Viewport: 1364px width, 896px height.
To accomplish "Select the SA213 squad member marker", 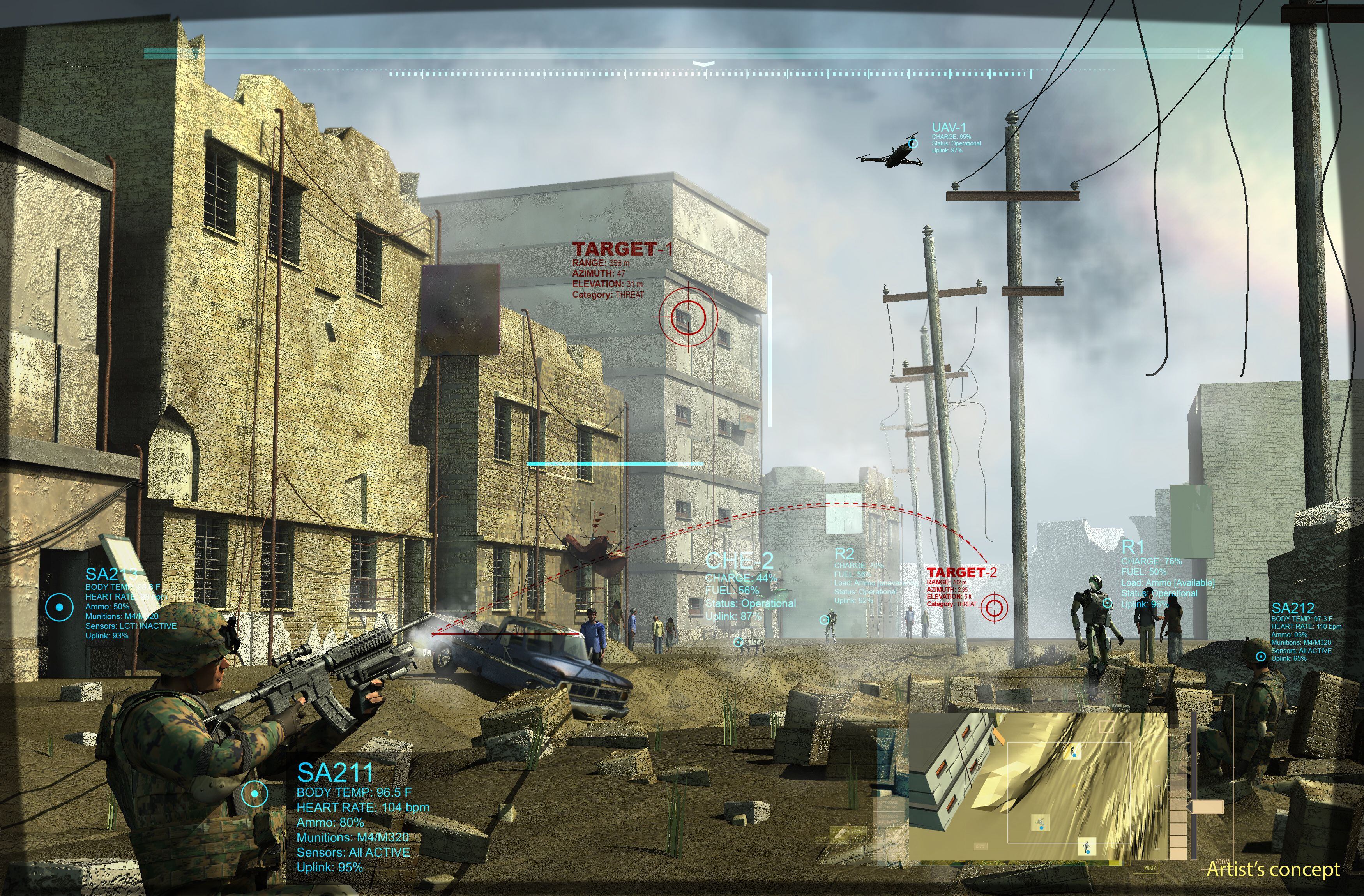I will [59, 607].
